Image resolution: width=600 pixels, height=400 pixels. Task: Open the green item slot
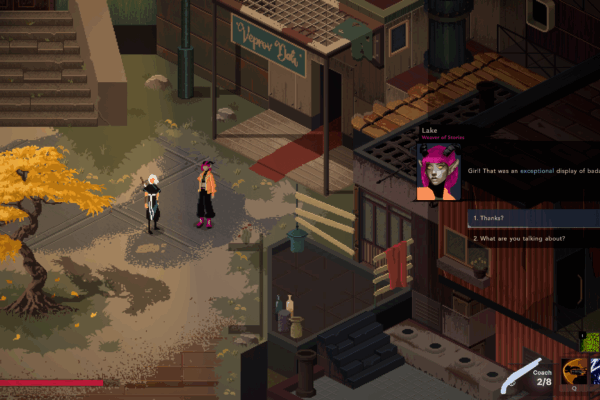(590, 343)
